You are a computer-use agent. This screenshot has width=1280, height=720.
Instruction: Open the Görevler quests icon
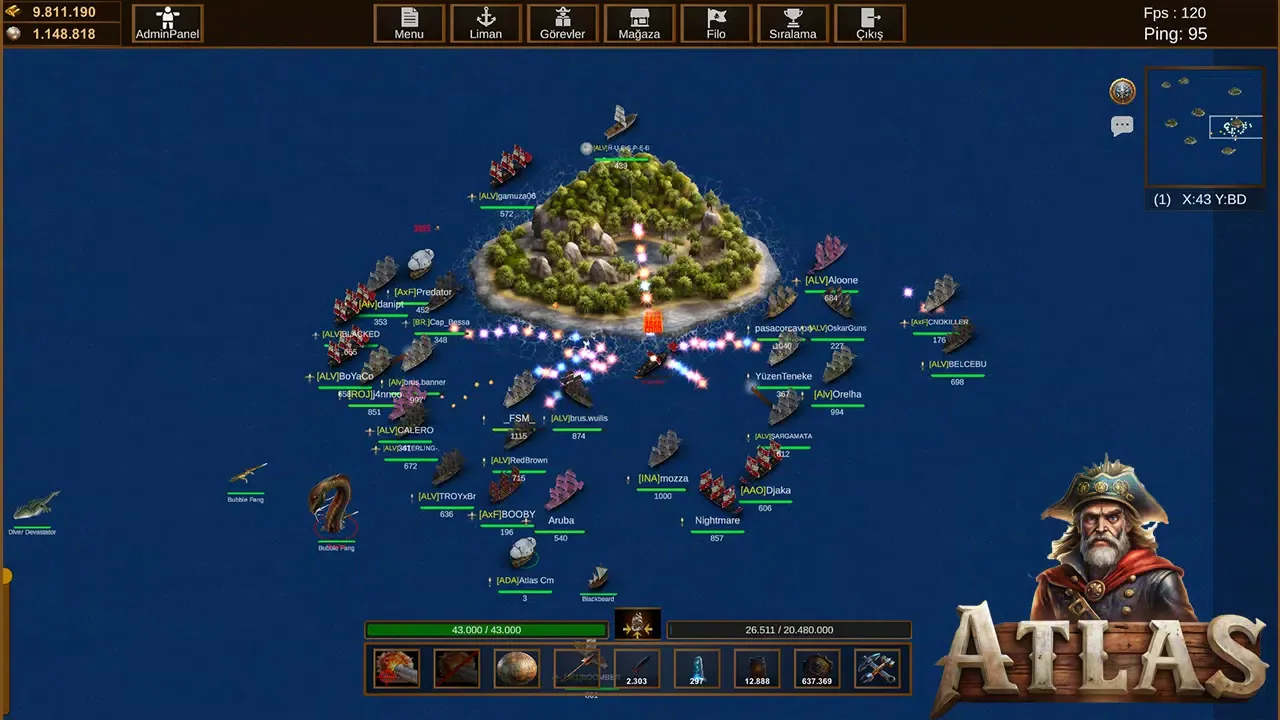(562, 23)
